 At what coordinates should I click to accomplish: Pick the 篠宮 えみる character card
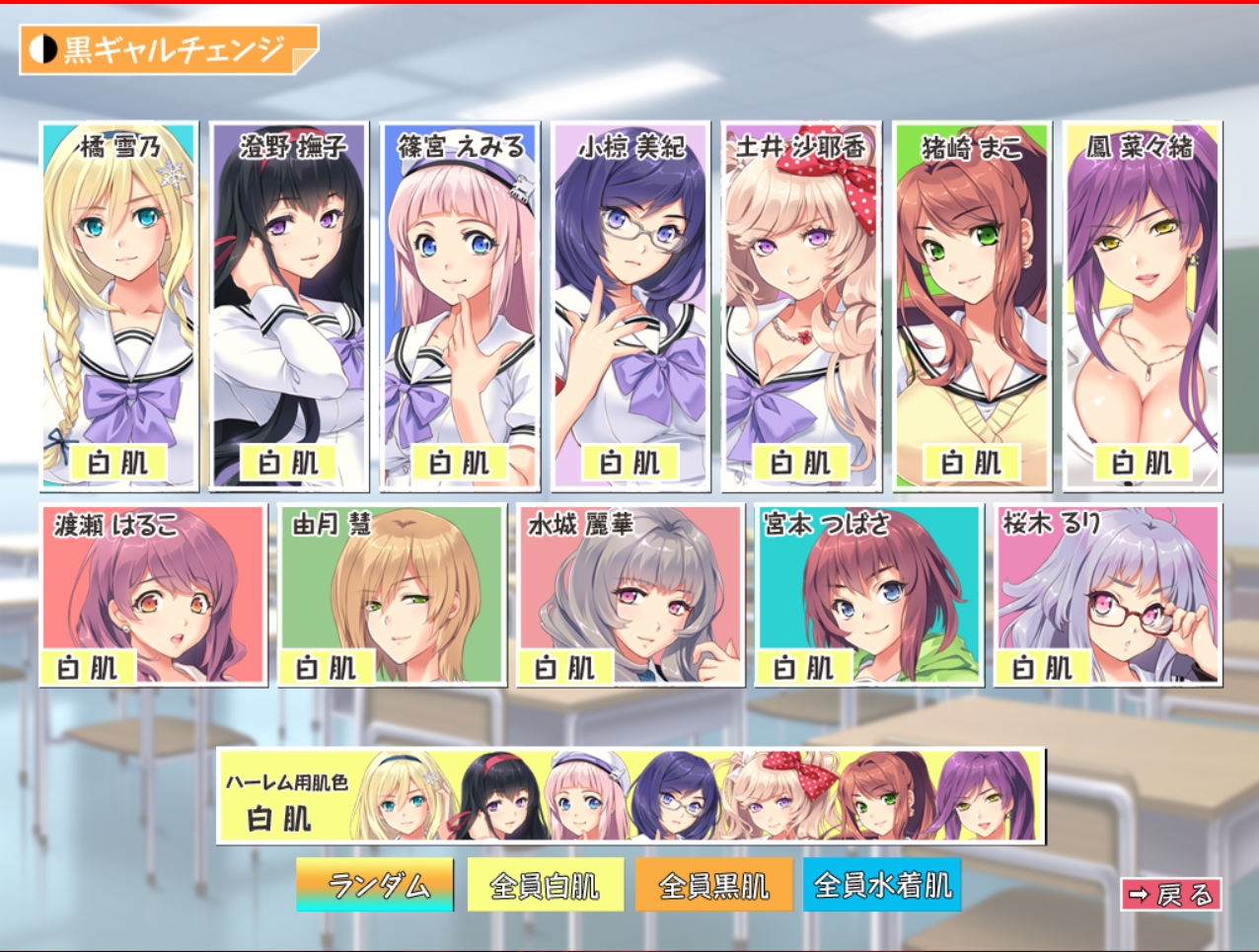[x=460, y=306]
